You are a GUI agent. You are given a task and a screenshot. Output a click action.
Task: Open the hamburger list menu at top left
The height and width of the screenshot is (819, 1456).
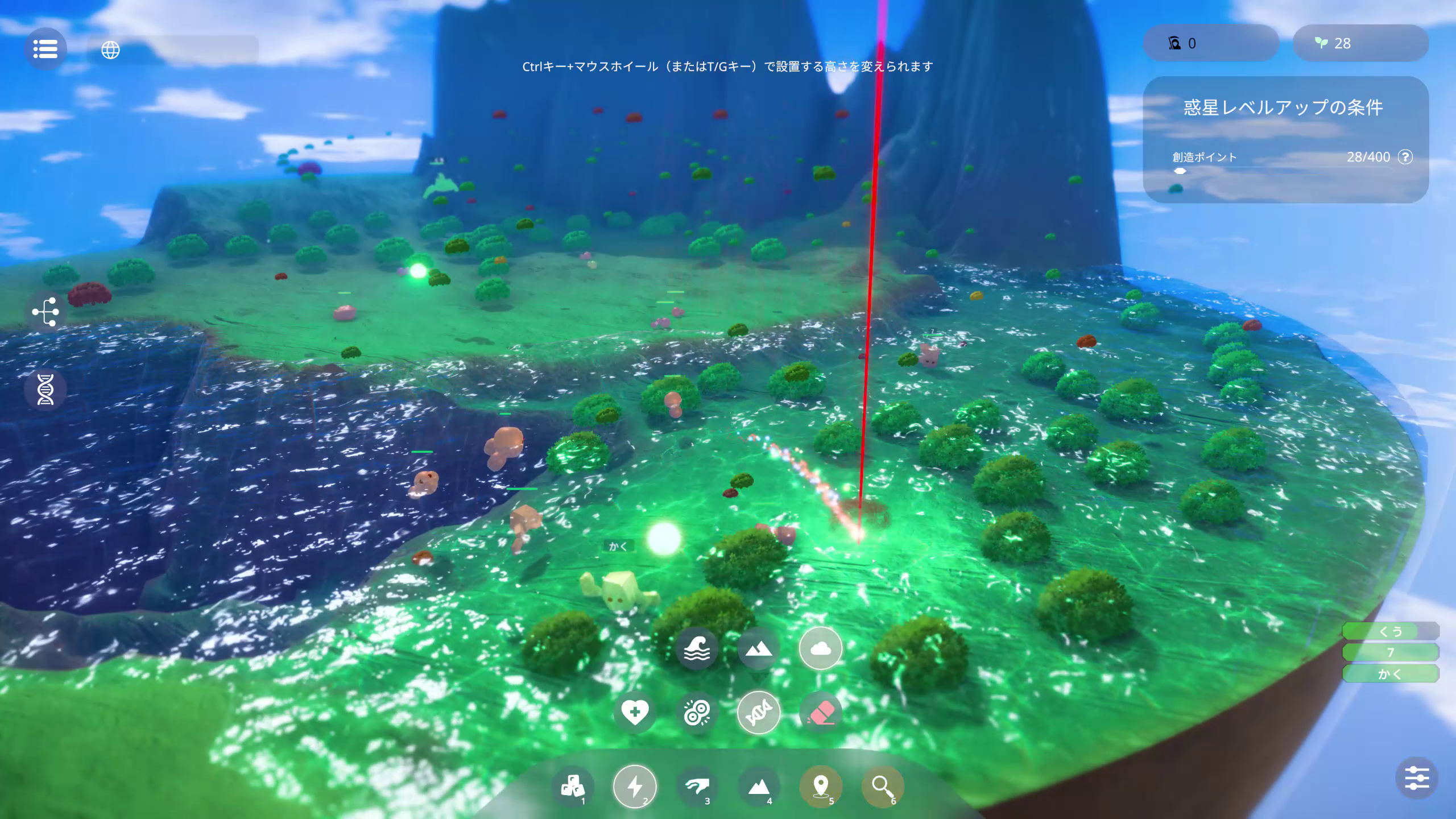46,49
